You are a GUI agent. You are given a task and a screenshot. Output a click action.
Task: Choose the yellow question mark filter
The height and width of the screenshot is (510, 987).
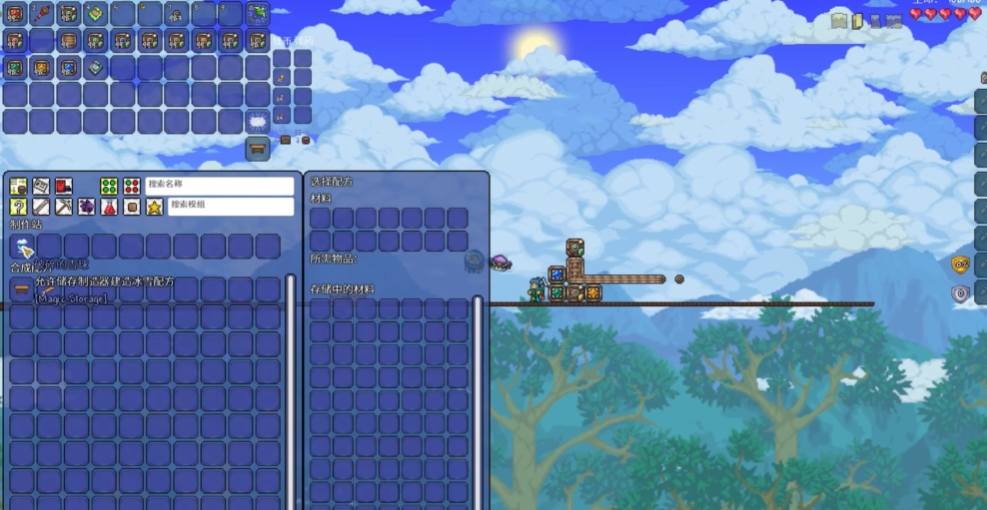(18, 207)
